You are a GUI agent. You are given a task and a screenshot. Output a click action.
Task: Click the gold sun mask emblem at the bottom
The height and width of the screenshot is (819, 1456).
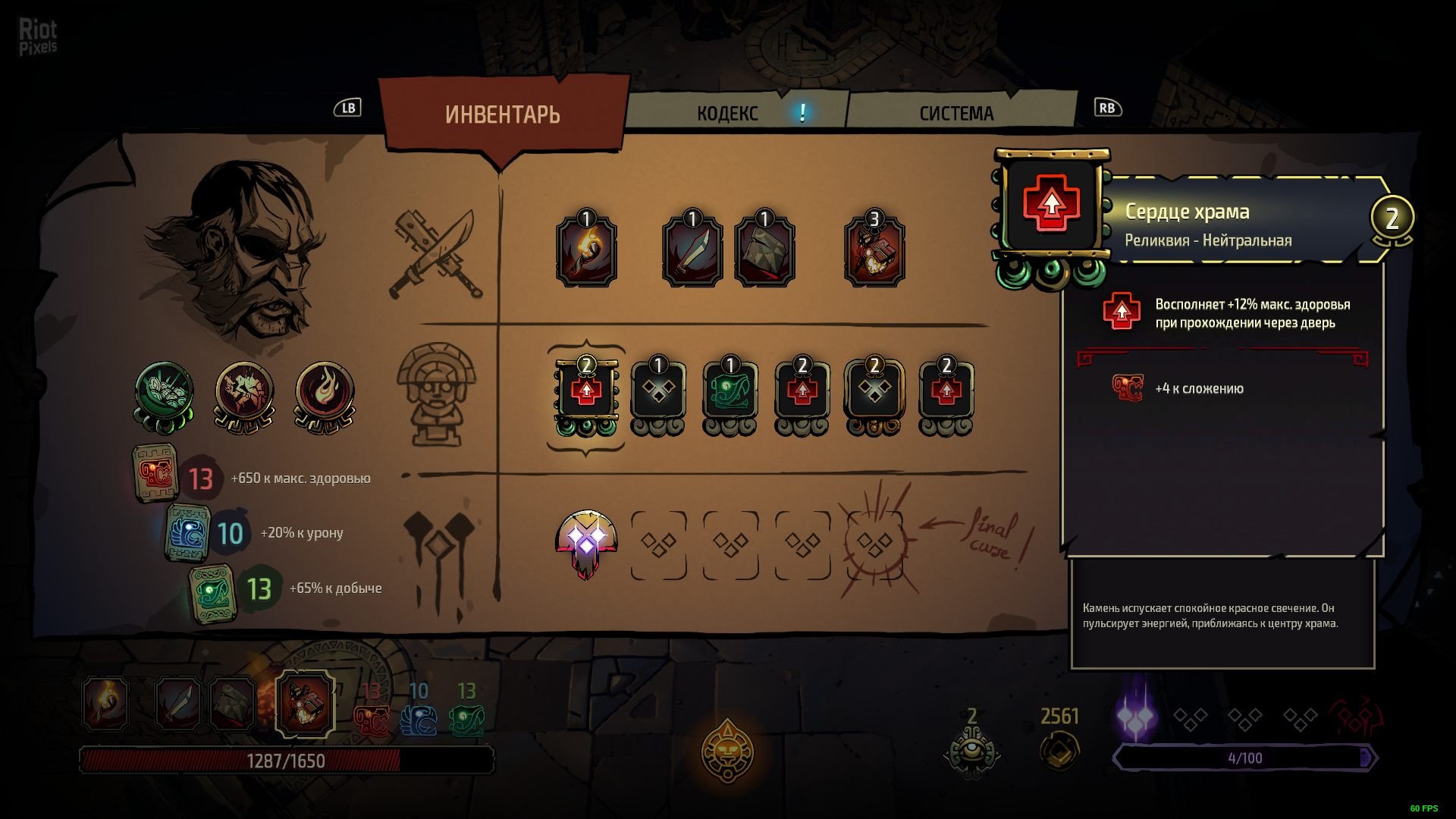727,751
